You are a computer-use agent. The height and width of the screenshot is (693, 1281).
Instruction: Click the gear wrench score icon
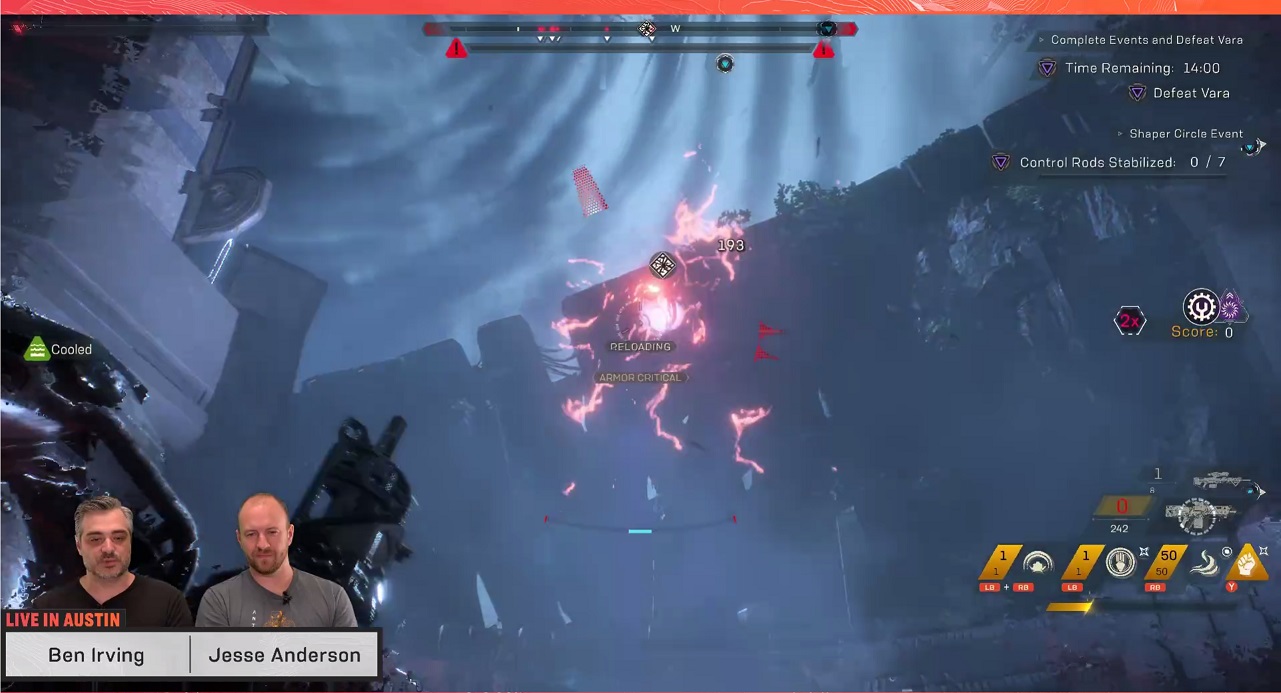1200,307
